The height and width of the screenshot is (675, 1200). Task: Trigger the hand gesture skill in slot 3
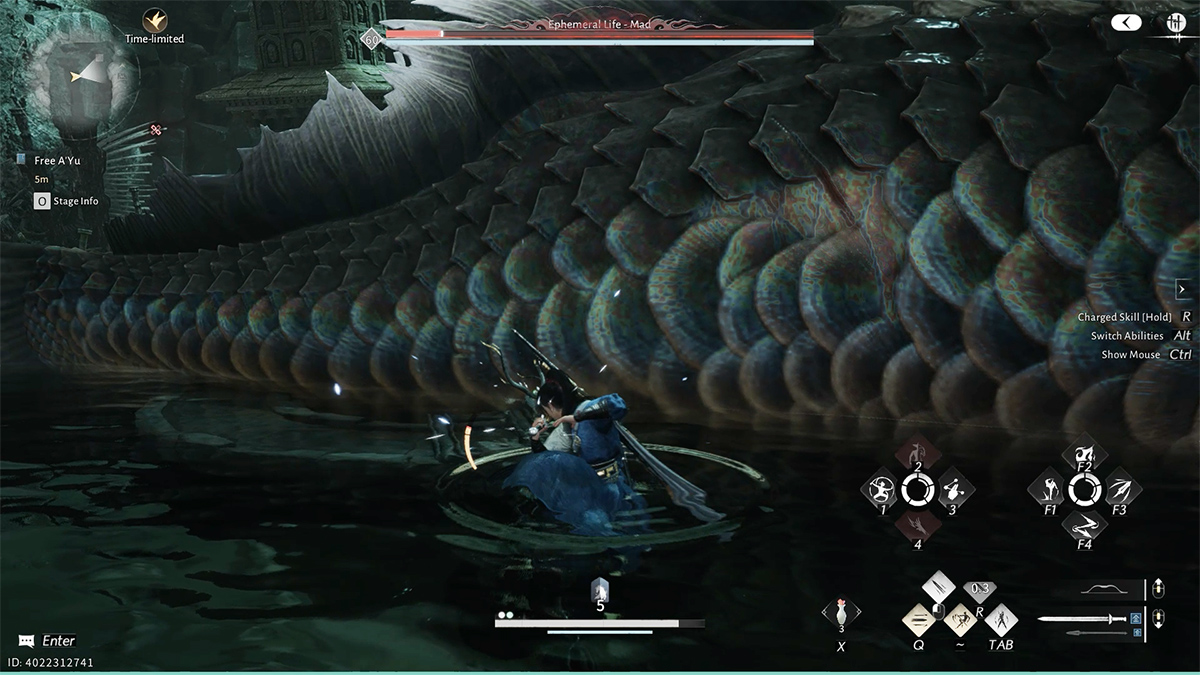[952, 490]
